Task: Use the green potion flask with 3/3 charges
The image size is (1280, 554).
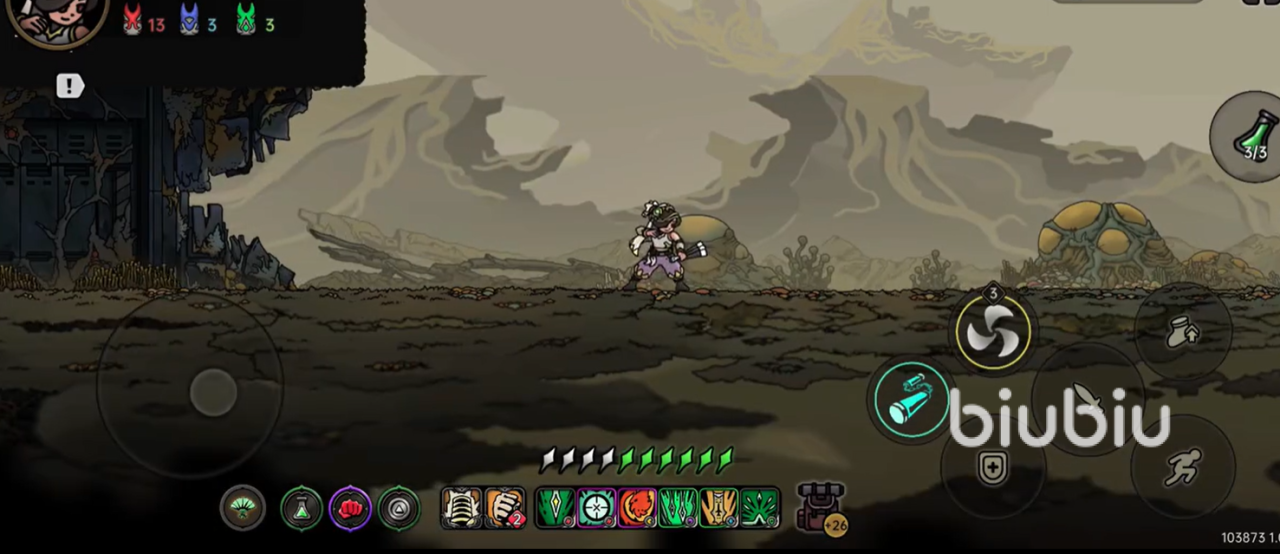Action: click(x=1251, y=137)
